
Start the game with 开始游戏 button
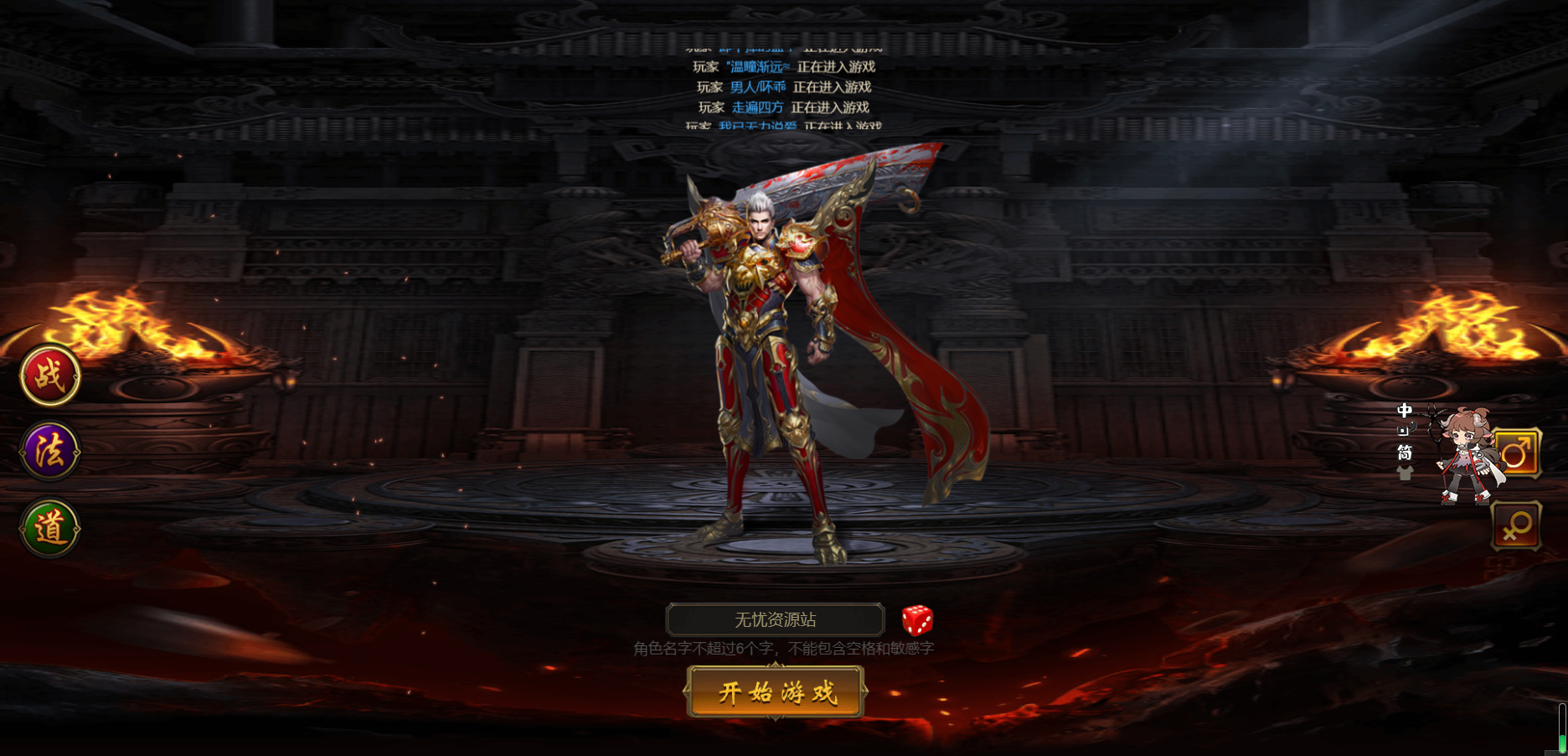point(776,692)
